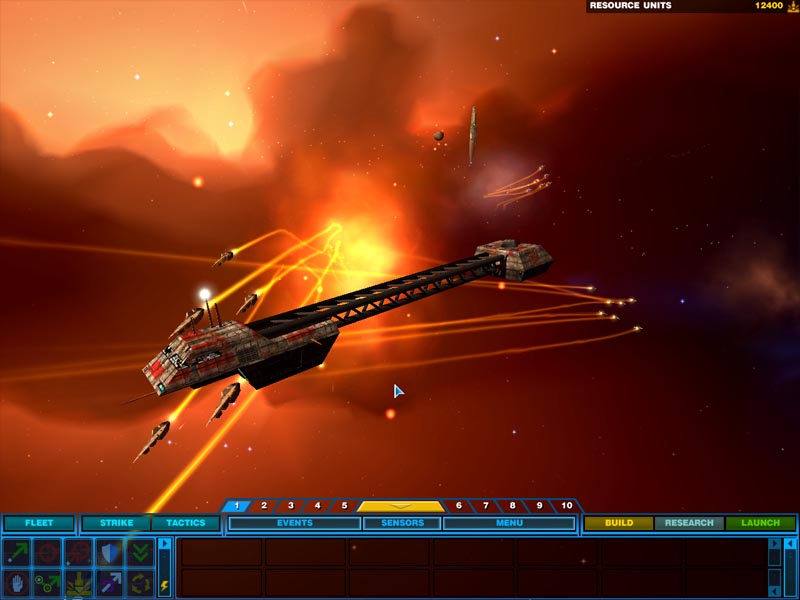Image resolution: width=800 pixels, height=600 pixels.
Task: Show the Events list
Action: [294, 523]
